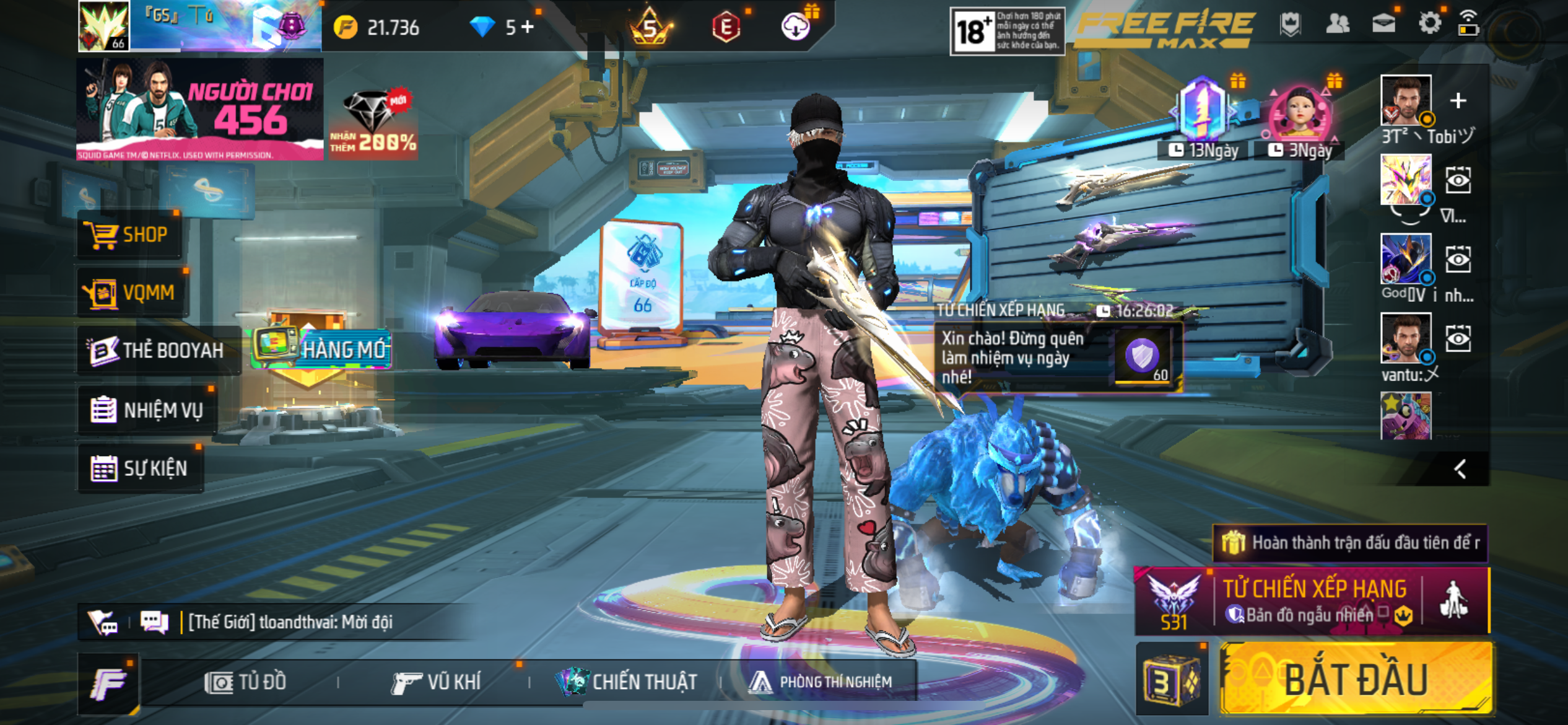Open the CHIẾN THUẬT tactics tab
Screen dimensions: 1568x725
point(627,682)
